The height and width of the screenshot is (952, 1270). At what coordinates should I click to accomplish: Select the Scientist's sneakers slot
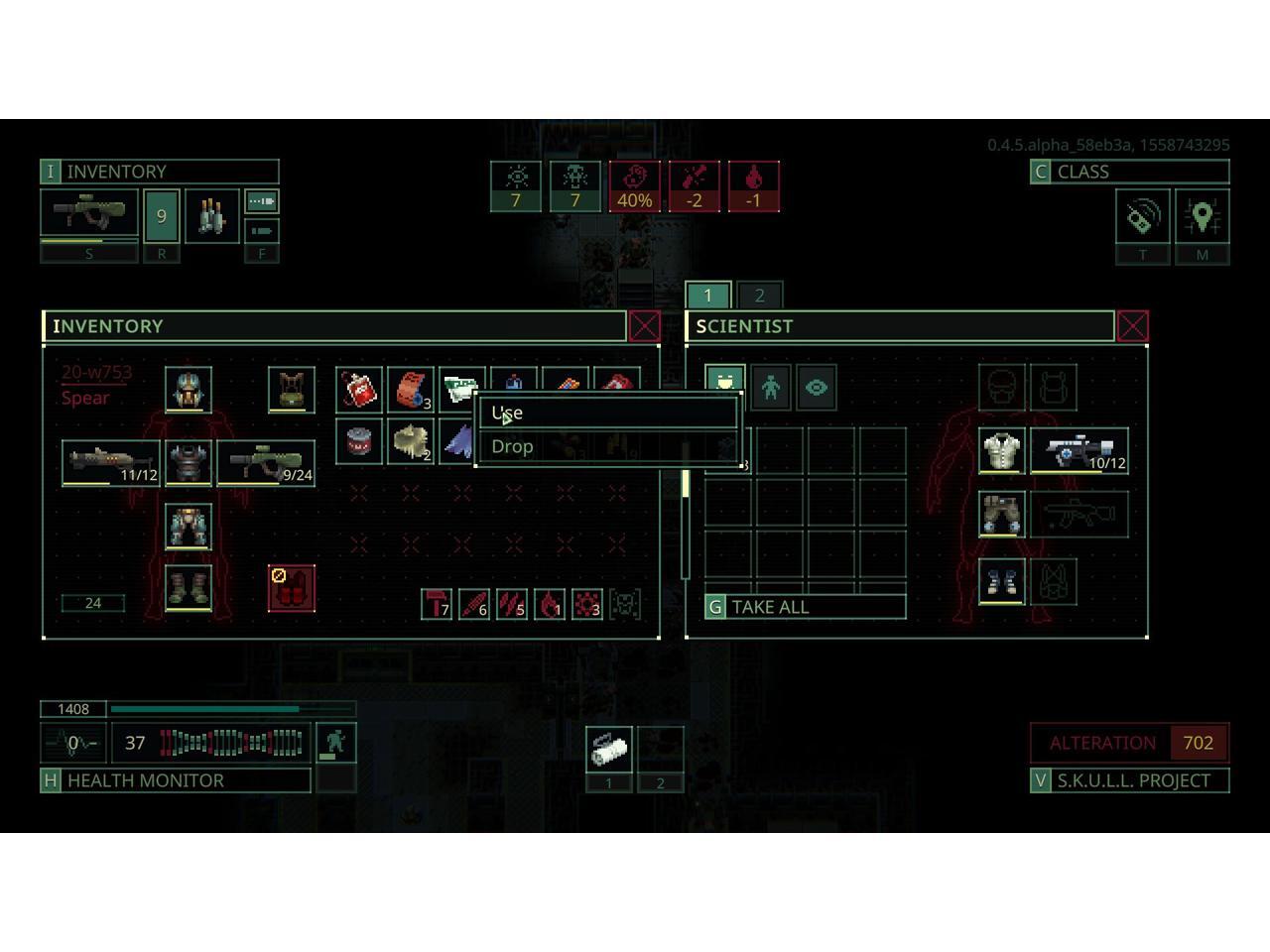pyautogui.click(x=1002, y=580)
